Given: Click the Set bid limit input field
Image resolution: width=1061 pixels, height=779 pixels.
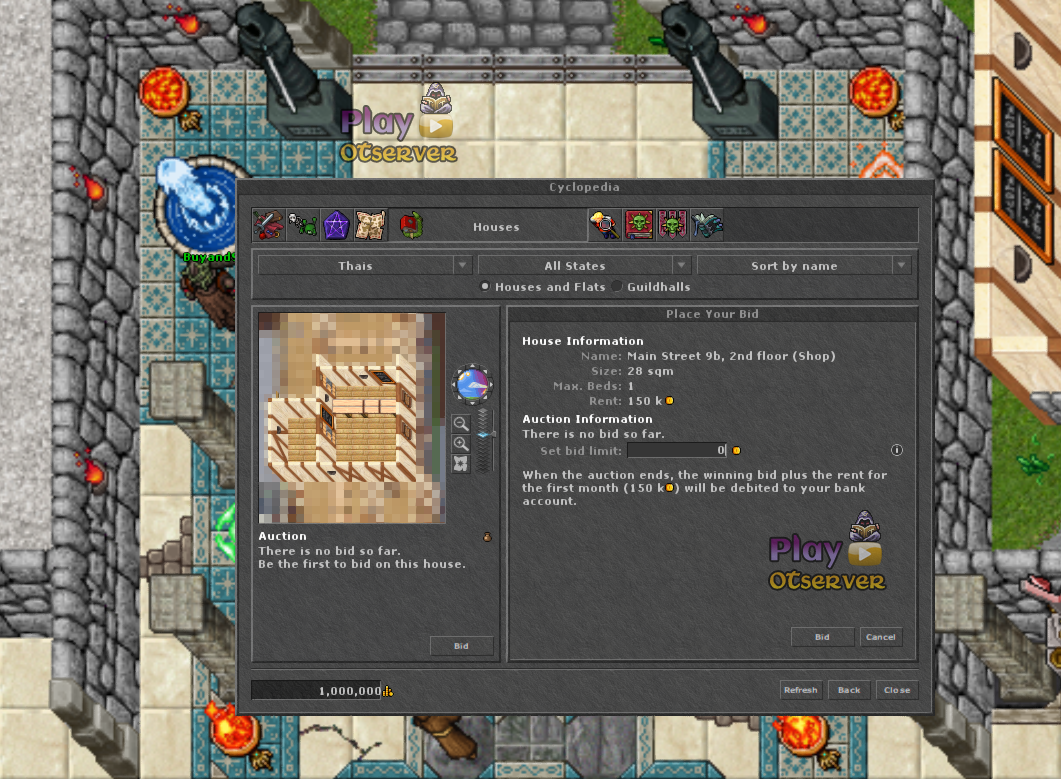Looking at the screenshot, I should coord(676,451).
